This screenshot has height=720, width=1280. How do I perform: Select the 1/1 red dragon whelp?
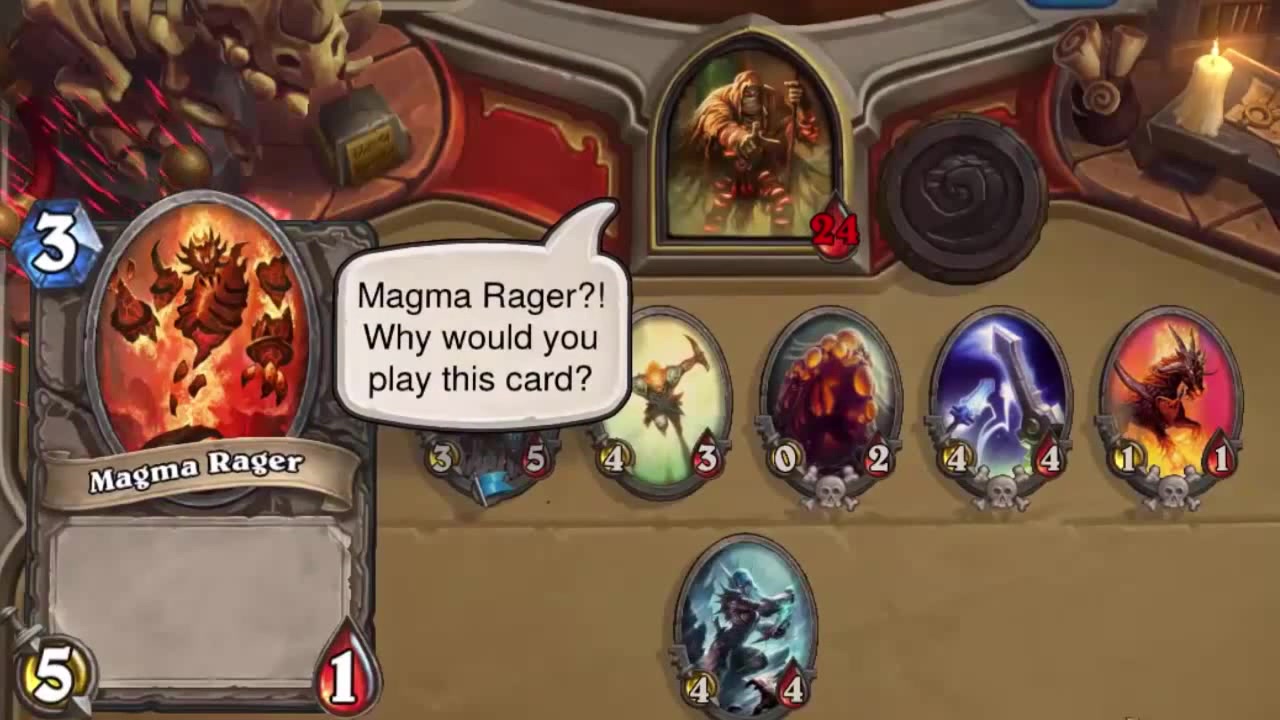pyautogui.click(x=1172, y=390)
